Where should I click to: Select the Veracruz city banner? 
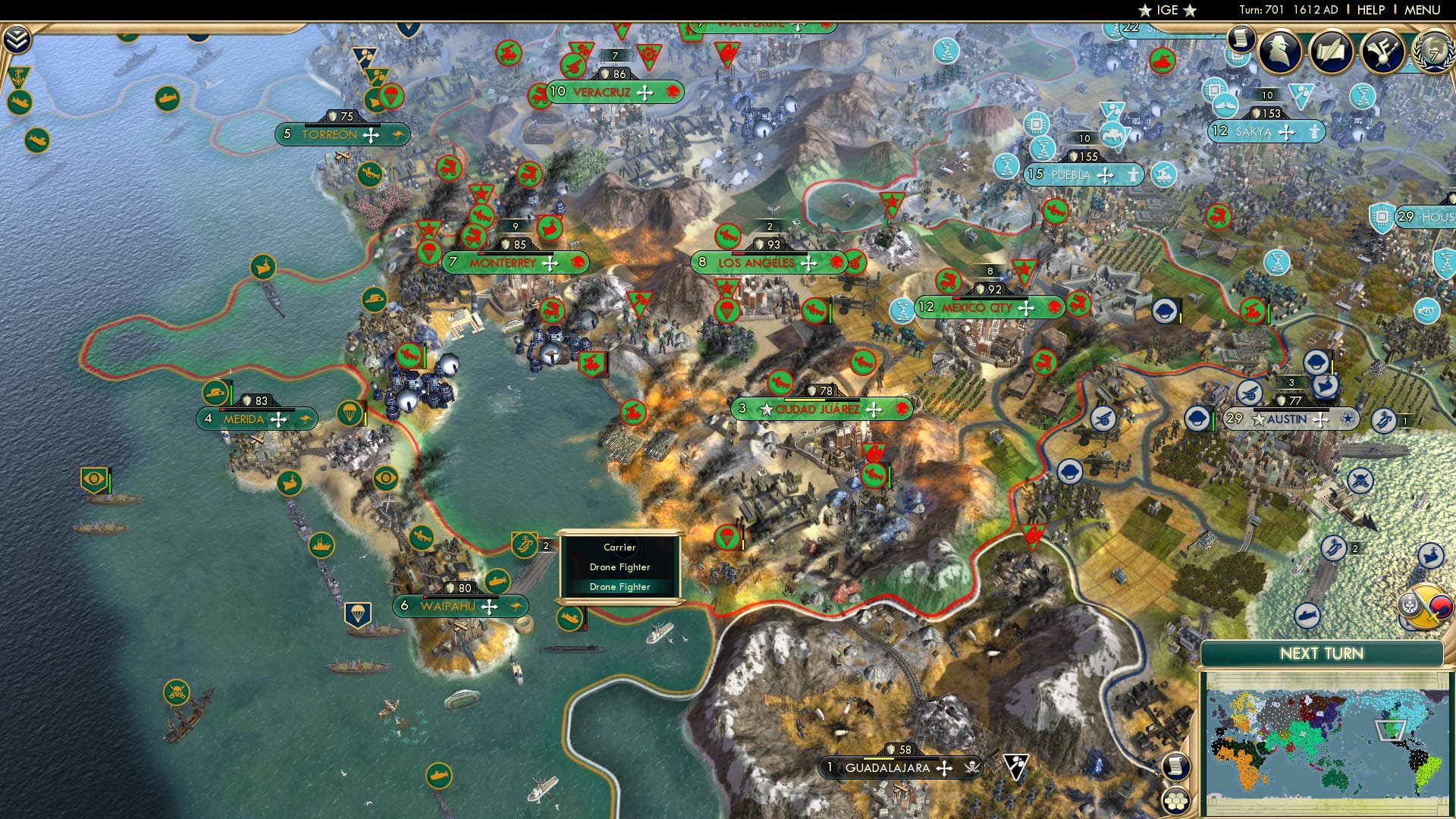(x=601, y=93)
